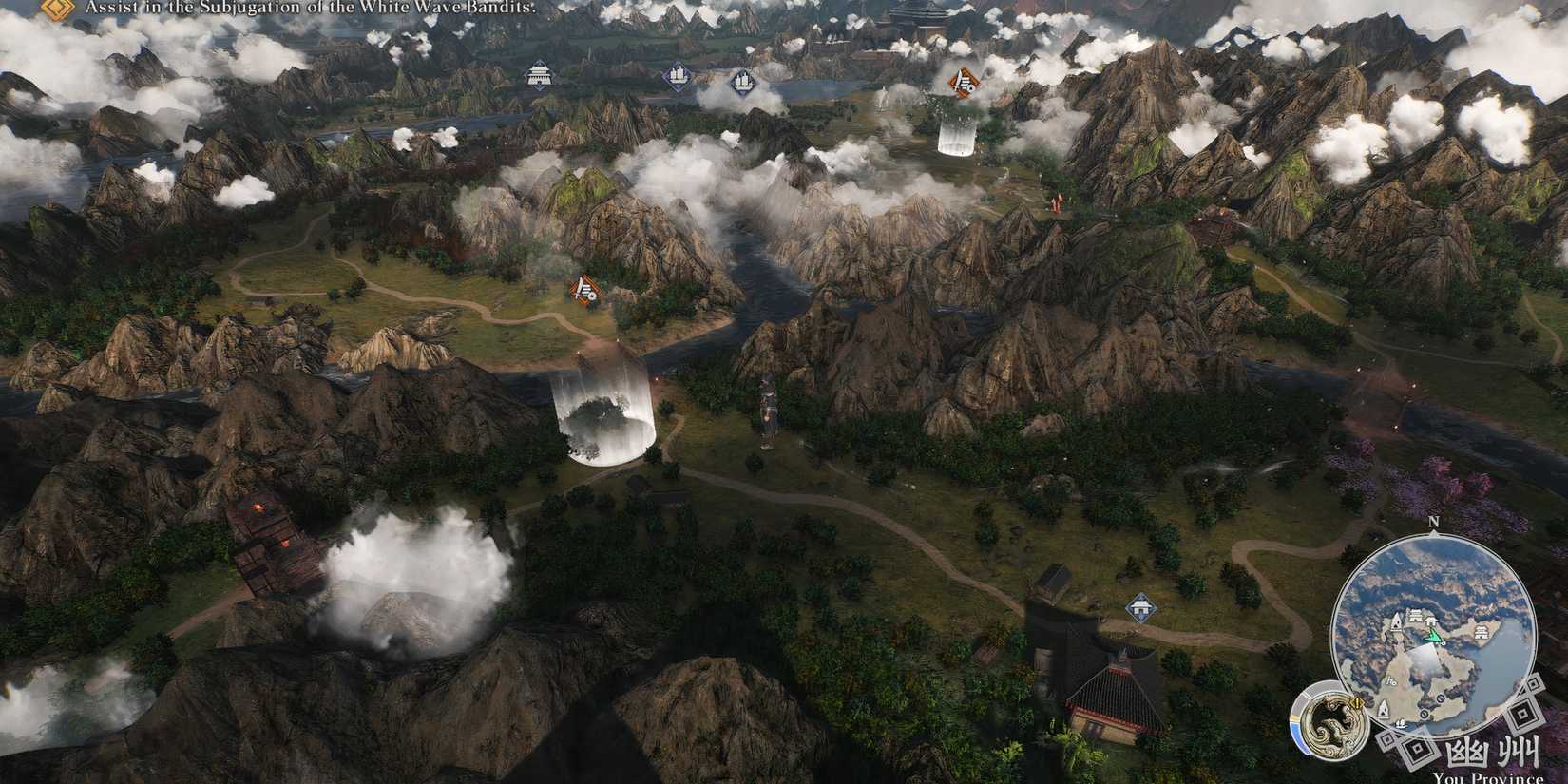Screen dimensions: 1568x784
Task: Click the yellow diamond notch on the circular gauge
Action: tap(1357, 703)
